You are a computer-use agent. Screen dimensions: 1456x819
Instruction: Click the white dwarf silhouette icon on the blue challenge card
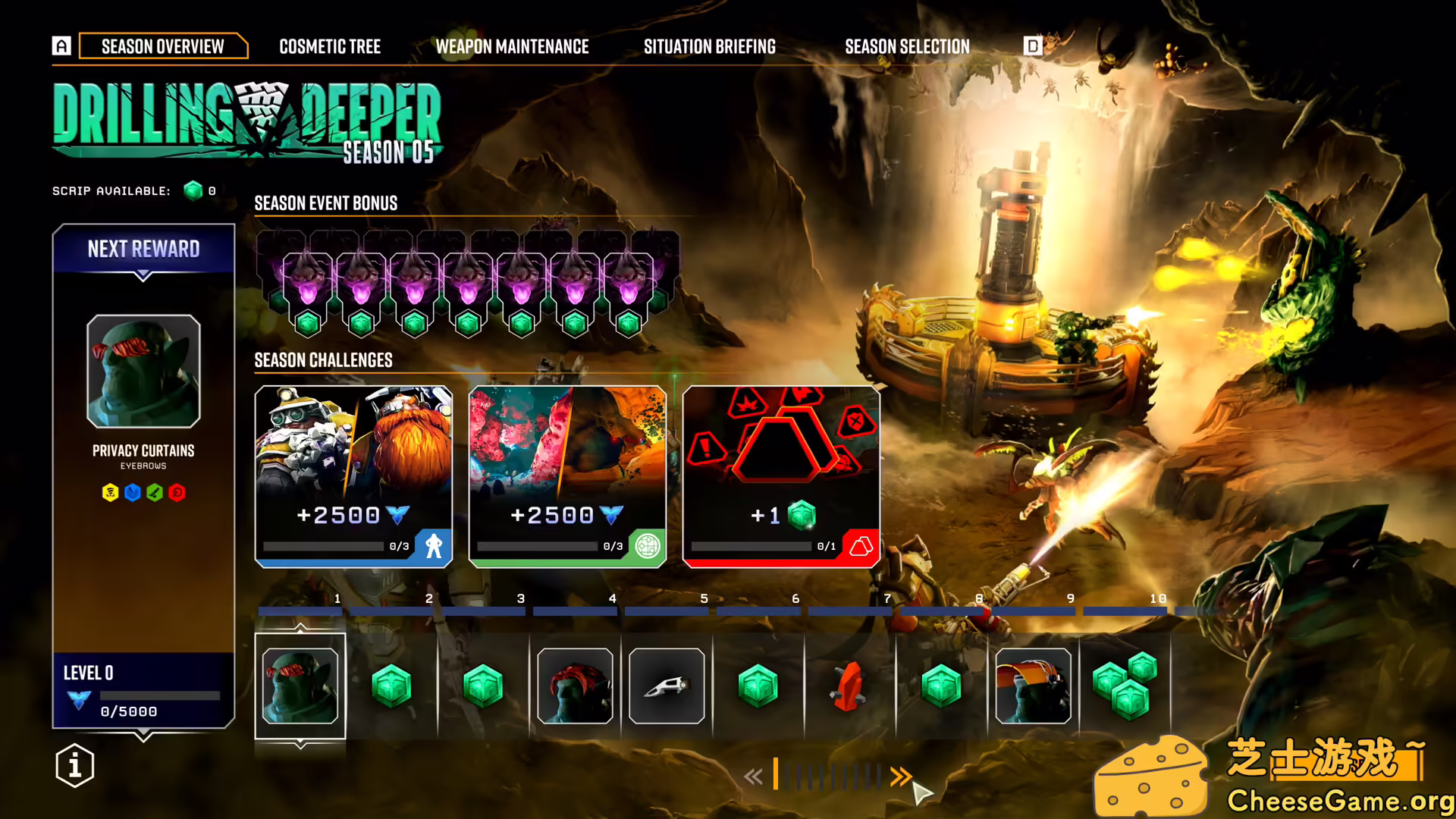[x=432, y=544]
